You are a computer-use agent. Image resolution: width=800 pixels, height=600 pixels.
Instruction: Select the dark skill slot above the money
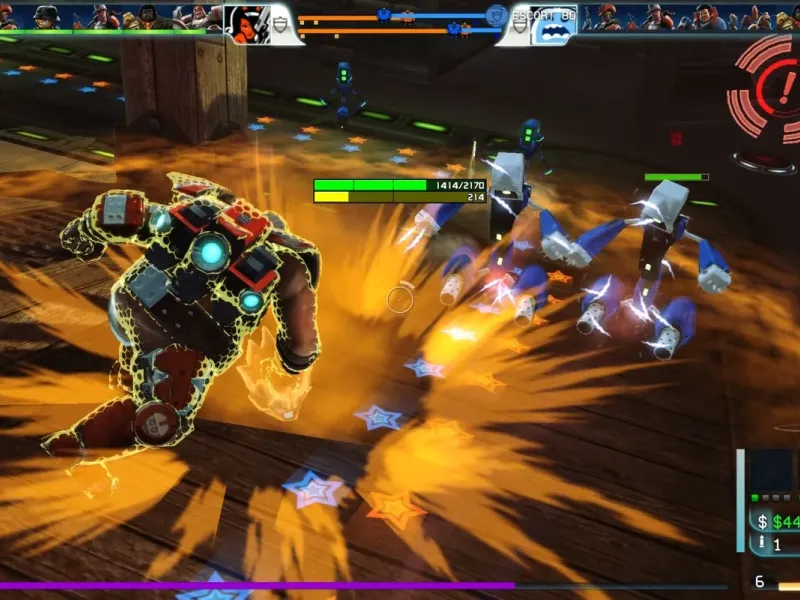(771, 471)
